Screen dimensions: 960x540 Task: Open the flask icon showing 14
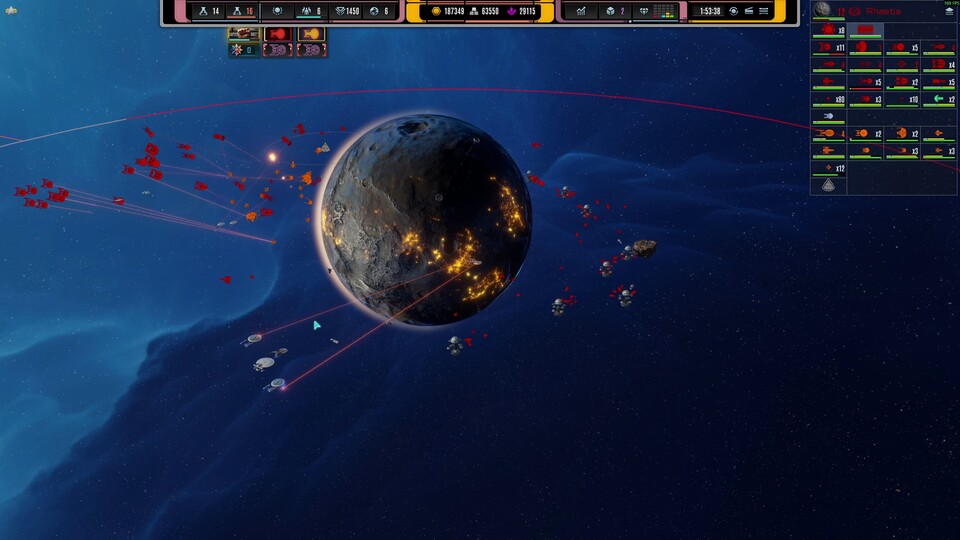click(x=201, y=11)
